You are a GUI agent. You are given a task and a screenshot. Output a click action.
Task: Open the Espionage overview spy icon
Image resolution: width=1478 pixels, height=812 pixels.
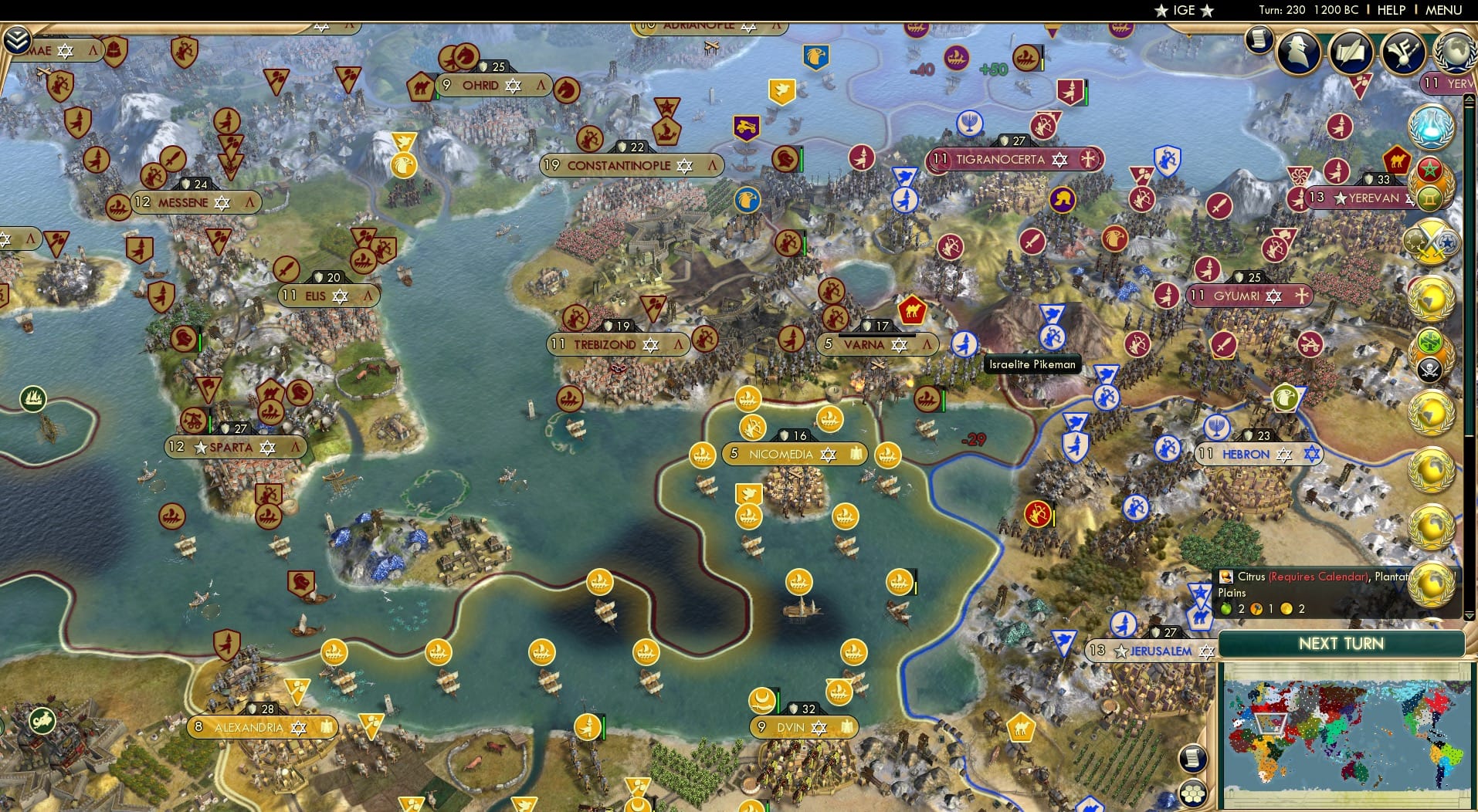[1297, 52]
